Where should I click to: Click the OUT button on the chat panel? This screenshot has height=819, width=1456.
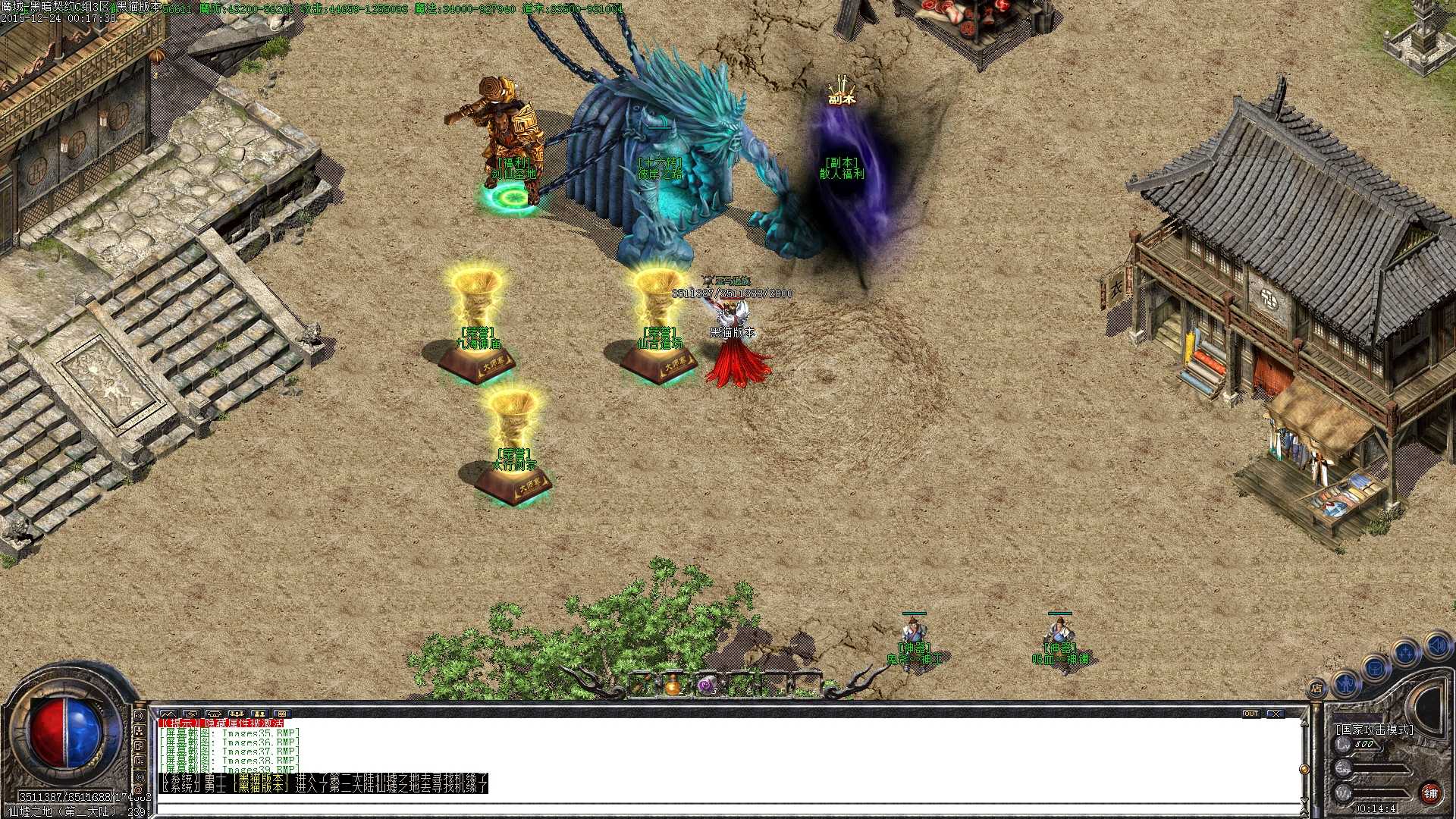[1252, 713]
